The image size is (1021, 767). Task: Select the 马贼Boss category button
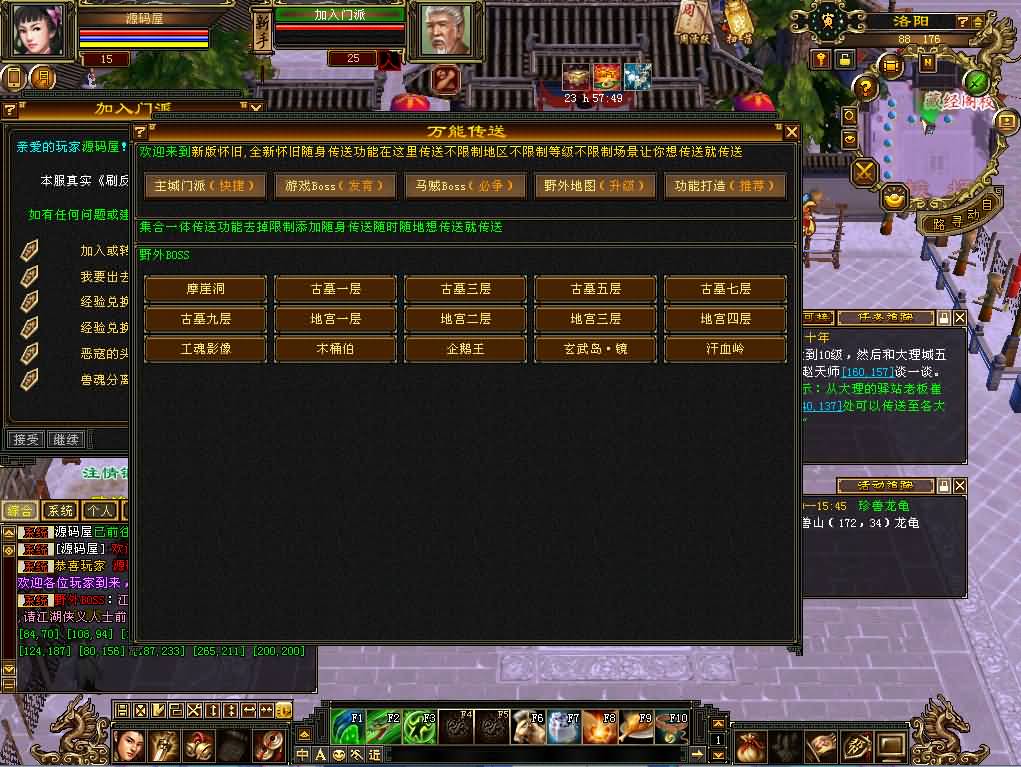click(x=465, y=186)
